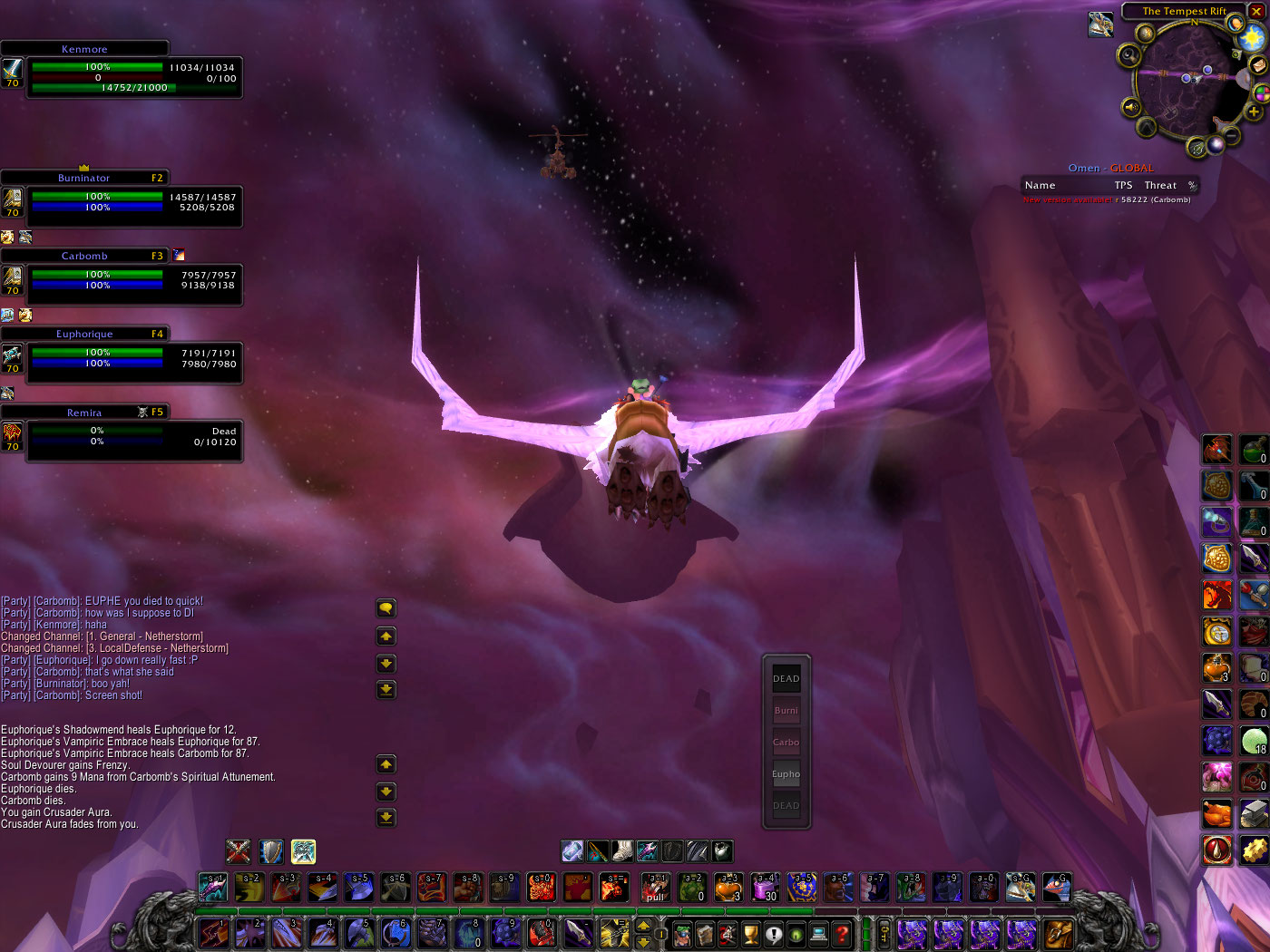Click the magnifying glass tracking button
The height and width of the screenshot is (952, 1270).
point(1129,54)
